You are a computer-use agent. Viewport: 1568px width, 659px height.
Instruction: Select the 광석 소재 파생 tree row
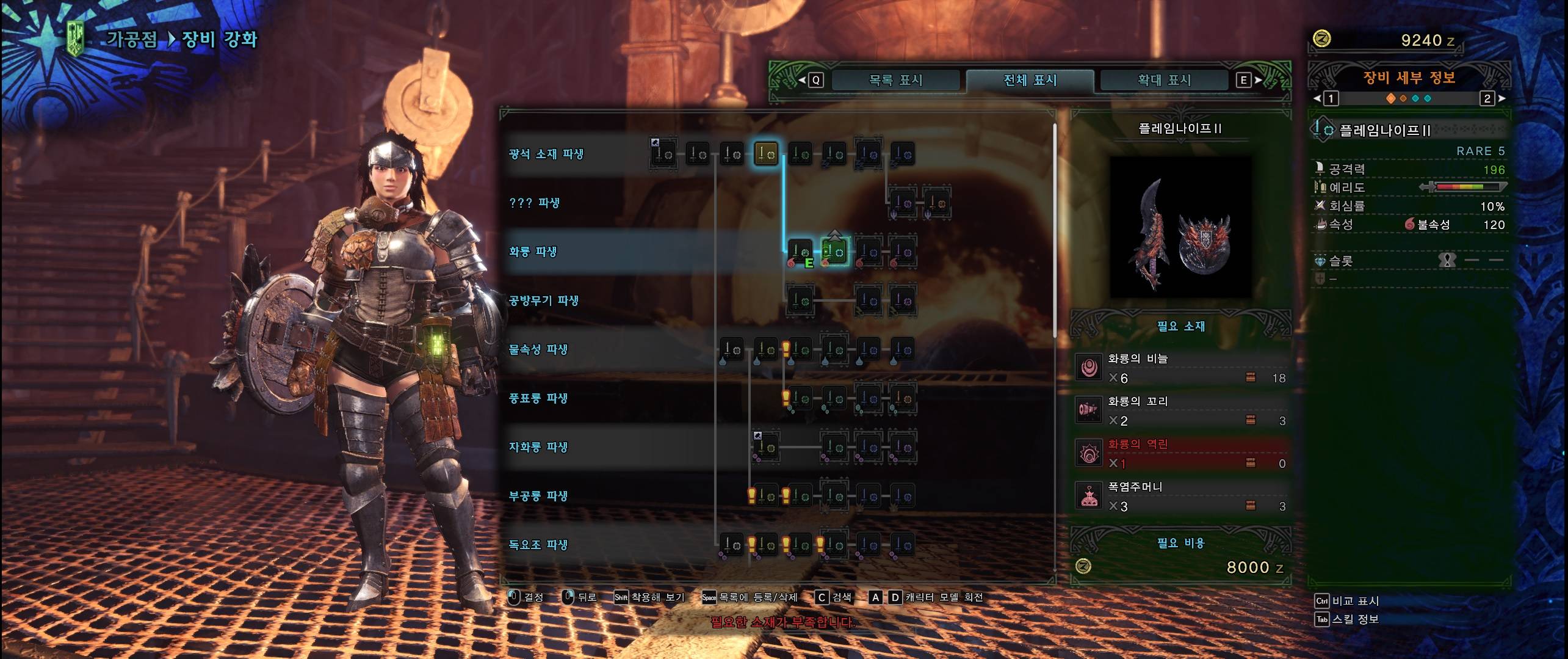pyautogui.click(x=546, y=154)
